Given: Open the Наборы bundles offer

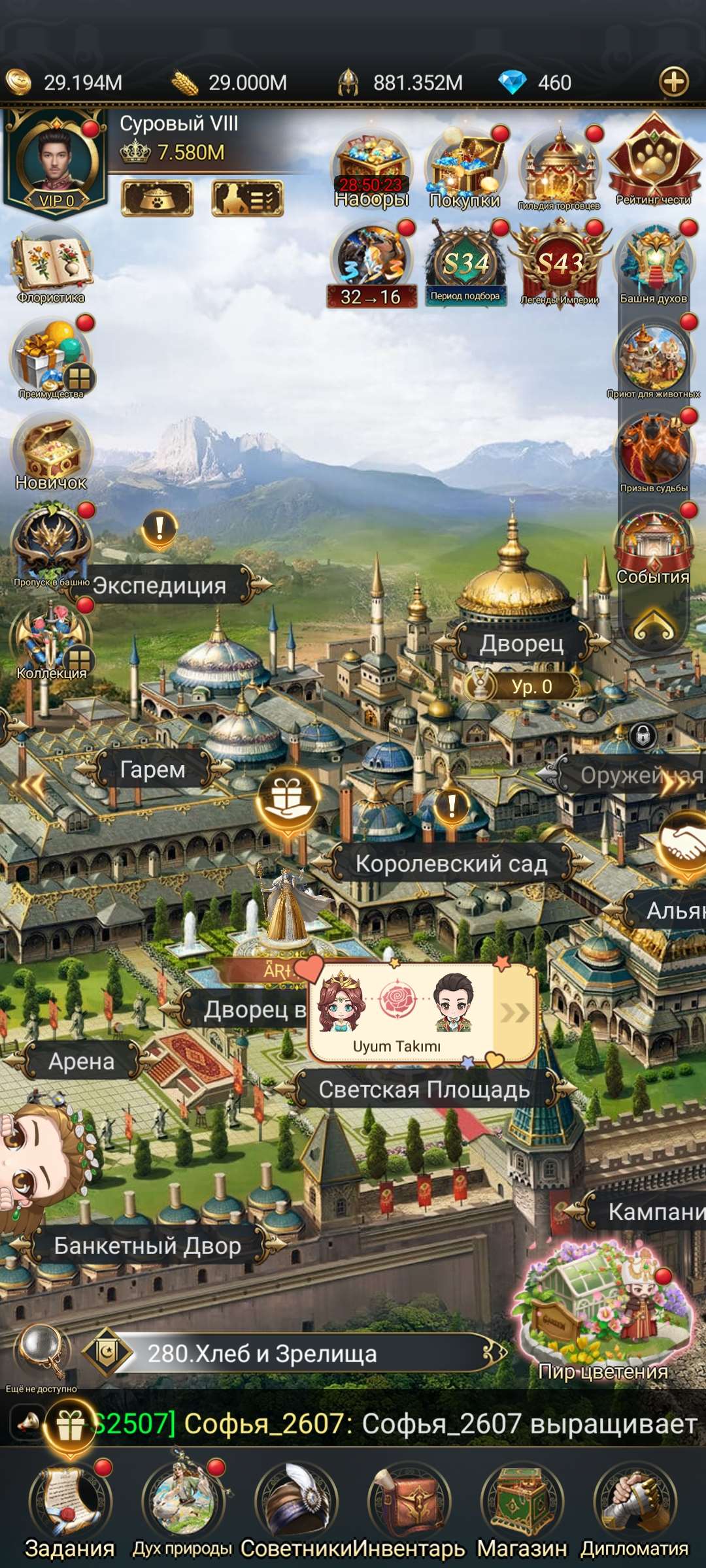Looking at the screenshot, I should pos(371,168).
